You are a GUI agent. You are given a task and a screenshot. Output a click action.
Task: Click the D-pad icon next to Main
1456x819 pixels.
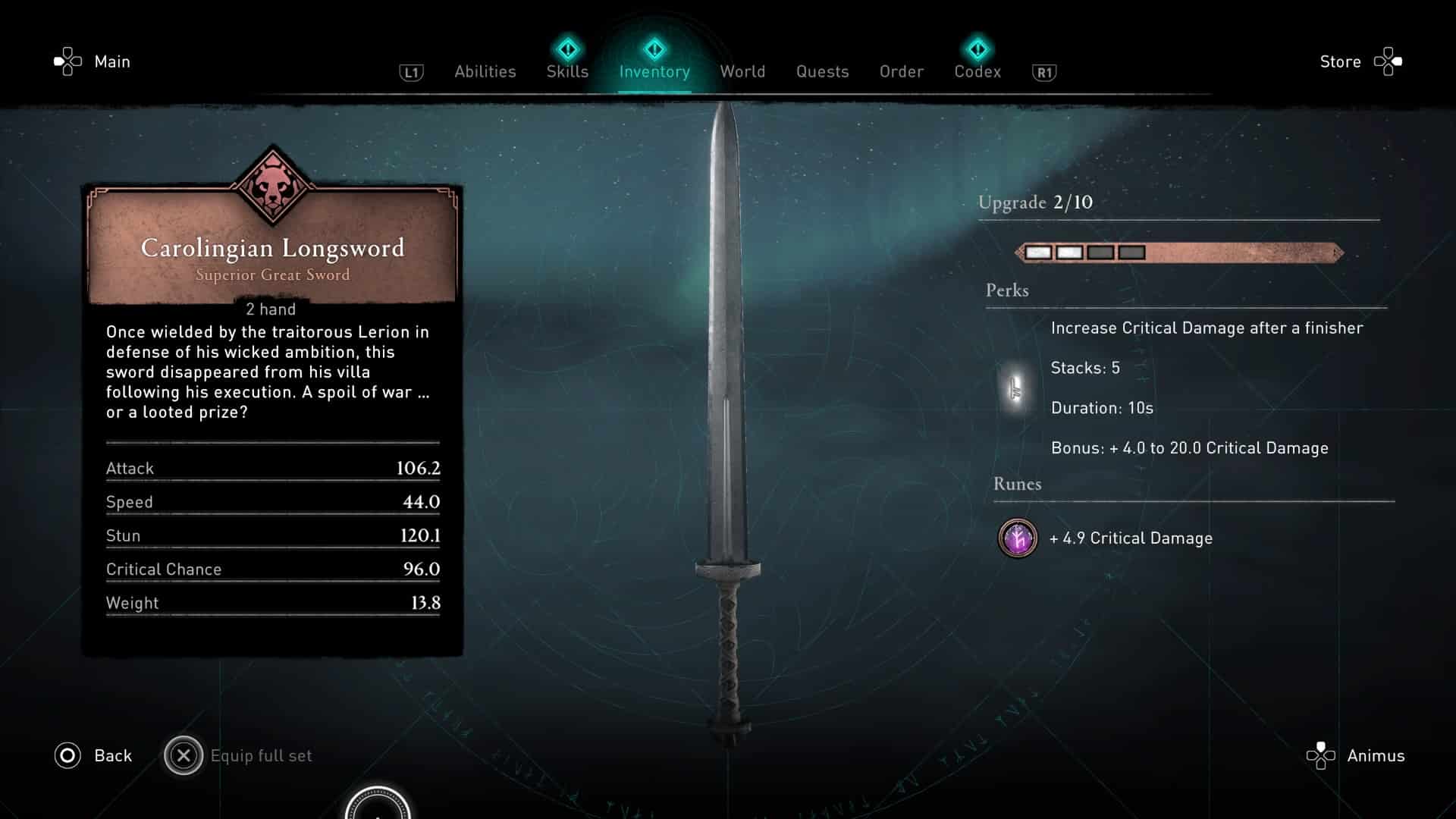pyautogui.click(x=69, y=61)
